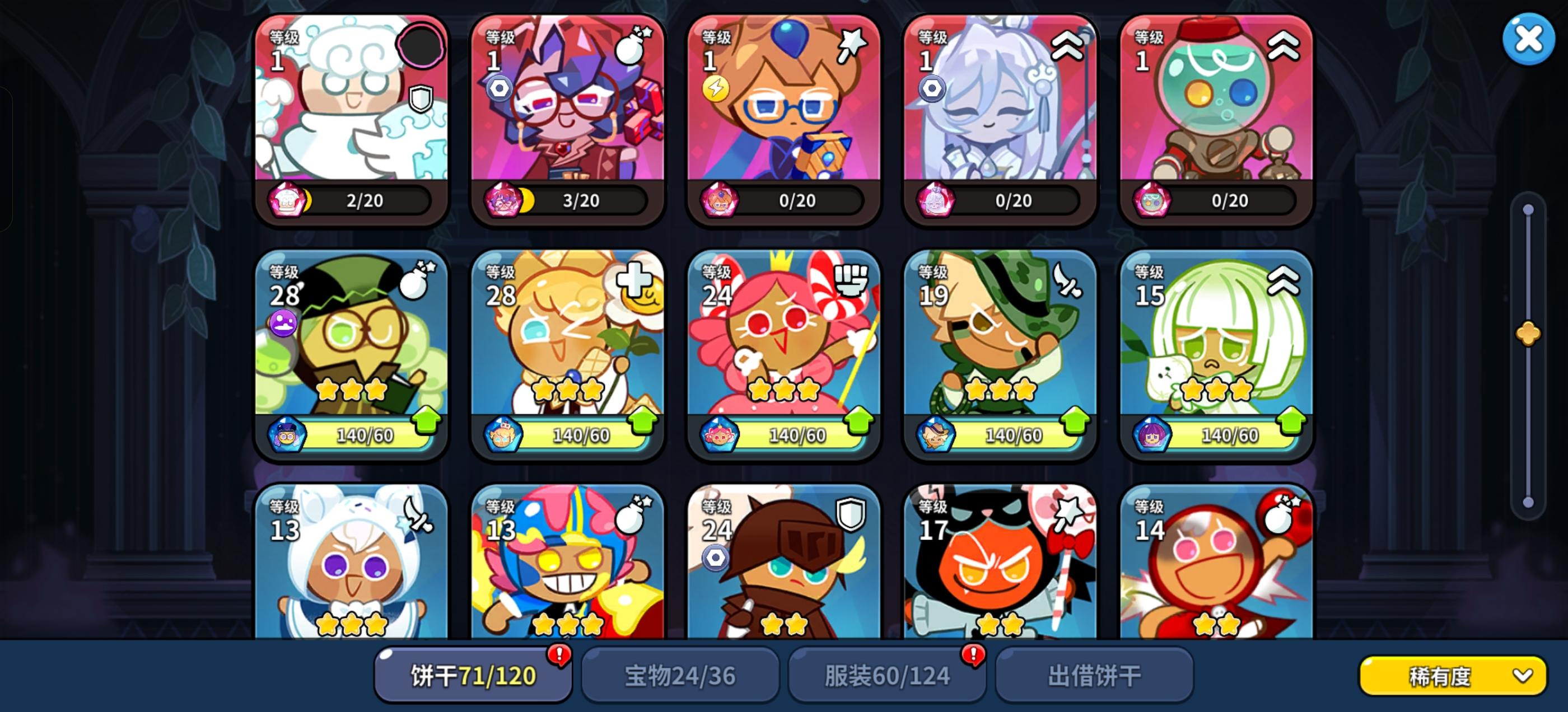The image size is (1568, 712).
Task: Switch to the 宝物24/36 tab
Action: pyautogui.click(x=680, y=674)
